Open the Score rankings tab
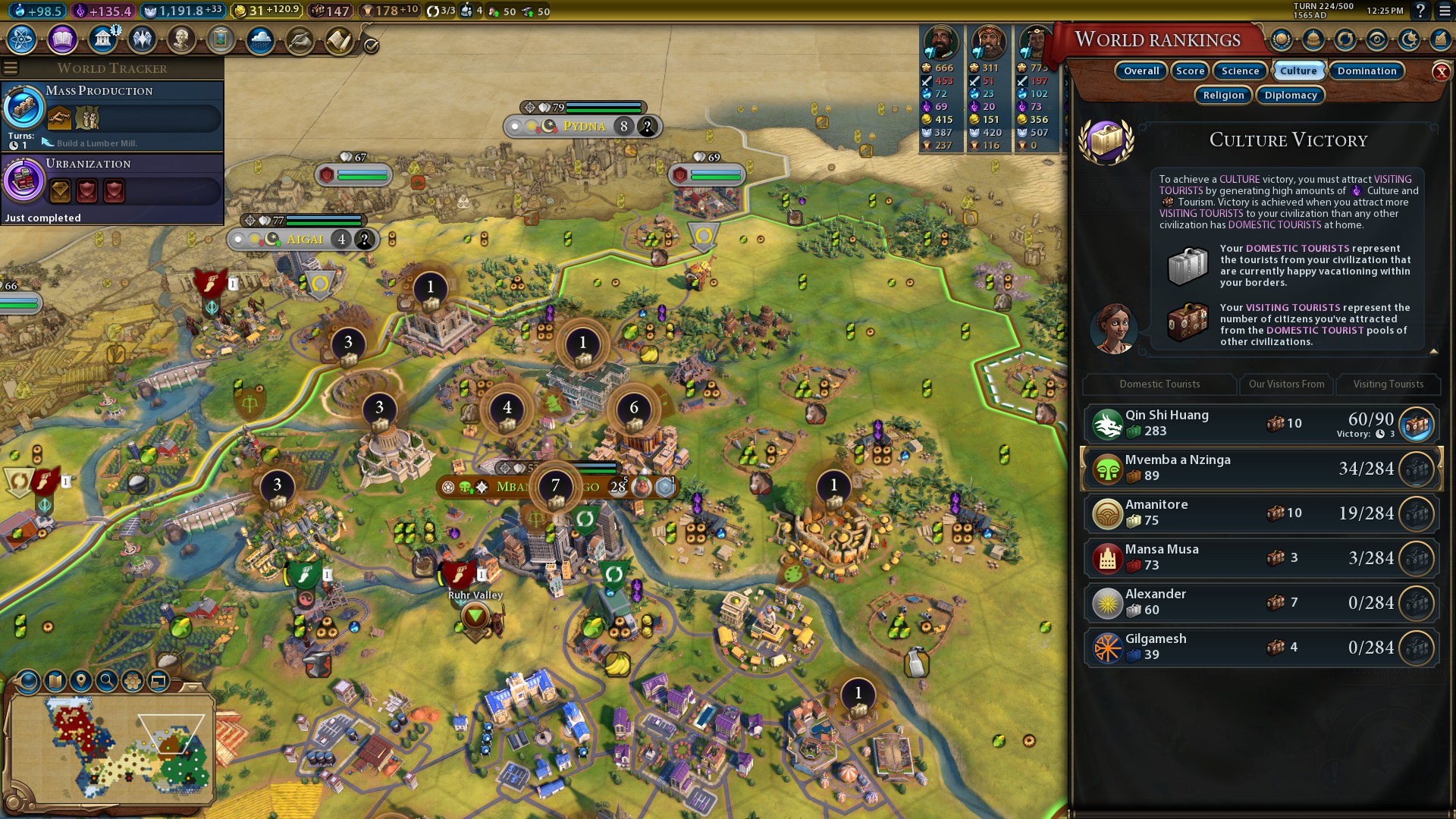The image size is (1456, 819). tap(1190, 71)
